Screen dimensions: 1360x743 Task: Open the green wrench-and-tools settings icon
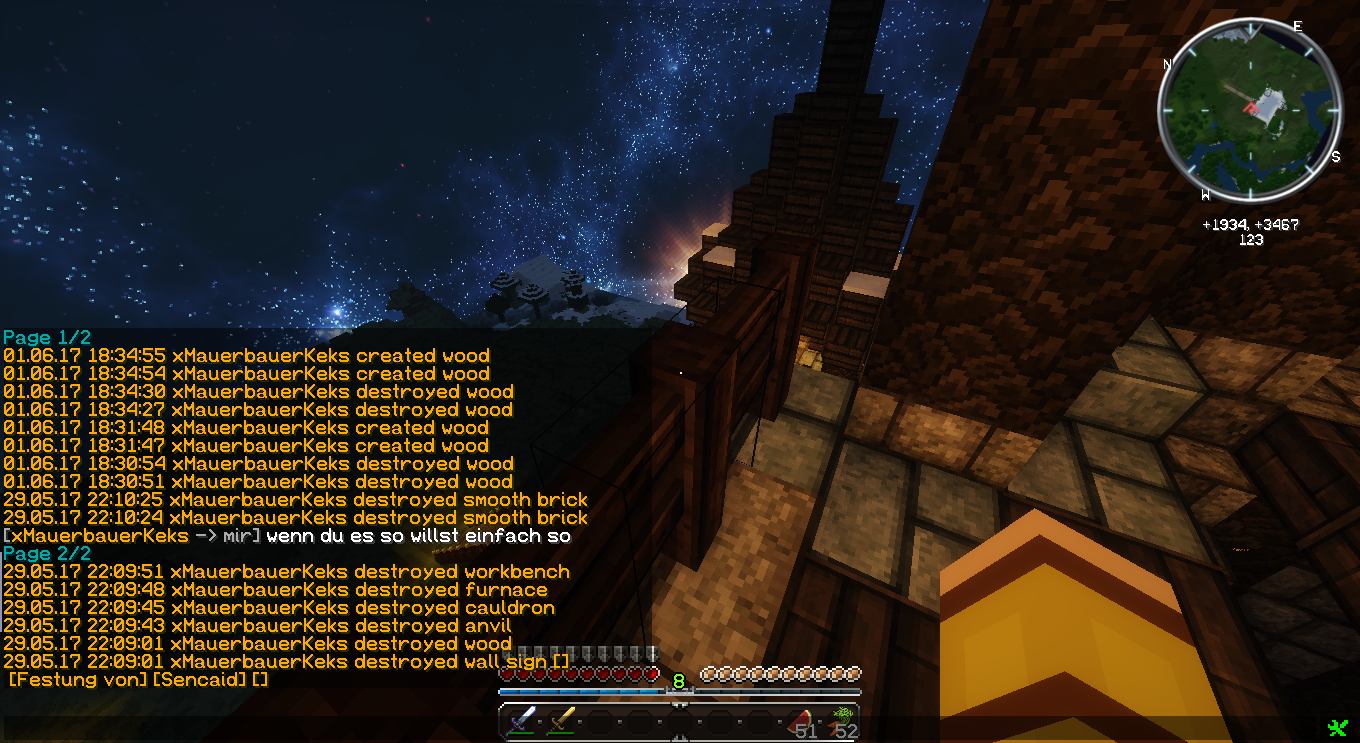click(x=1337, y=728)
